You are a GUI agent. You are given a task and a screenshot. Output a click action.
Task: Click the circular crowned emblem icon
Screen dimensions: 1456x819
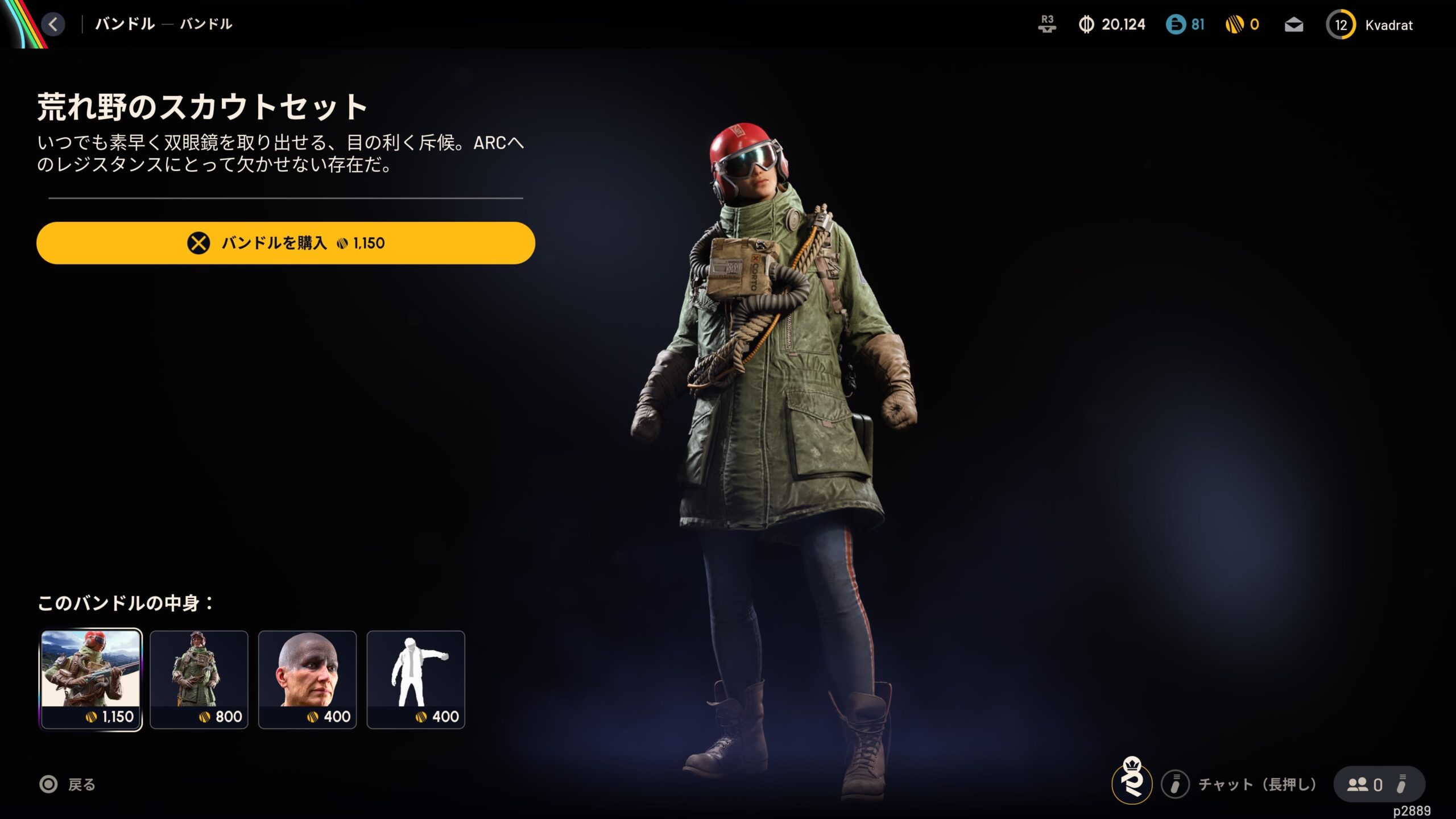click(x=1132, y=782)
